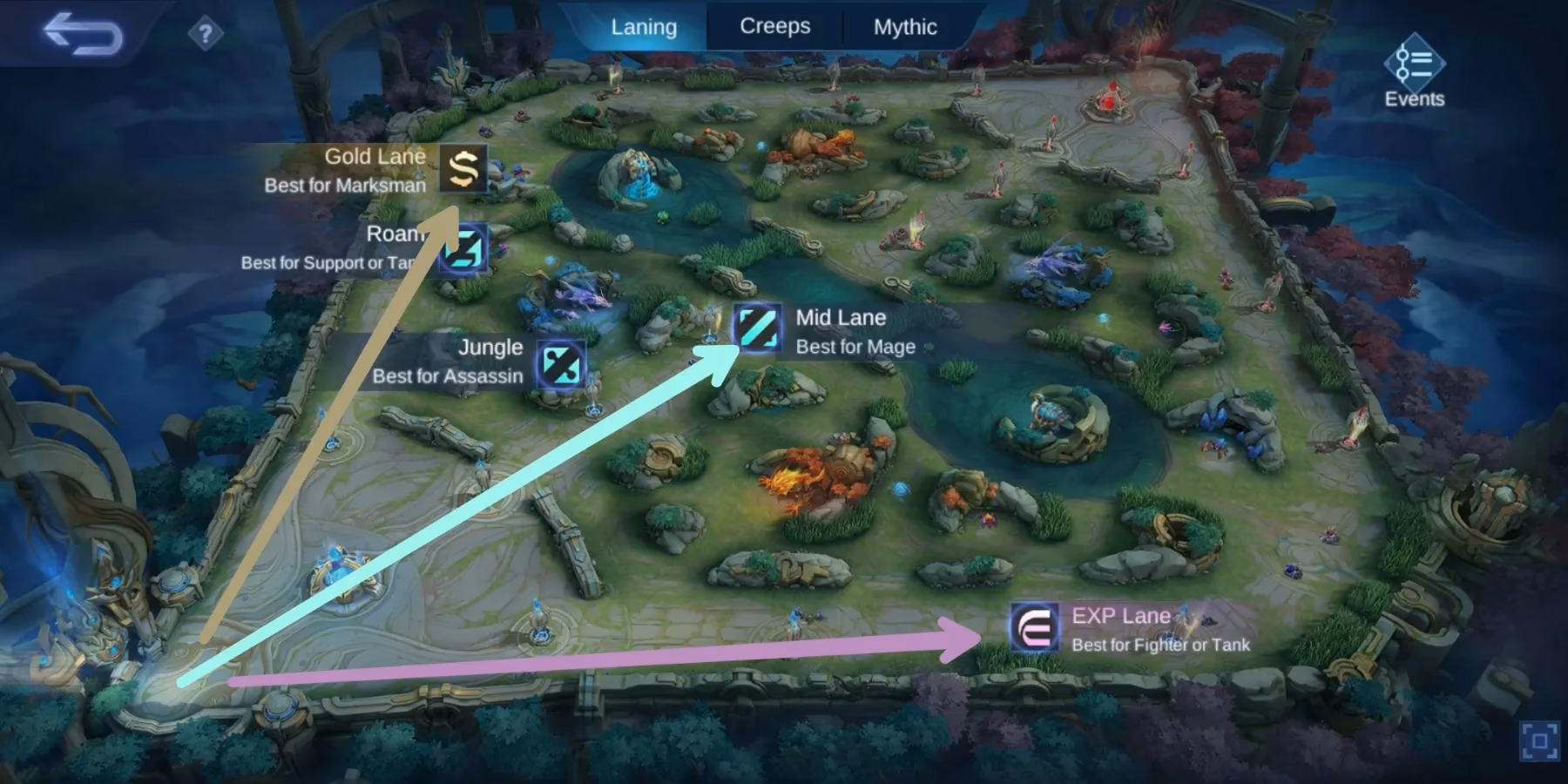The height and width of the screenshot is (784, 1568).
Task: Click the Best for Marksman label
Action: coord(344,185)
